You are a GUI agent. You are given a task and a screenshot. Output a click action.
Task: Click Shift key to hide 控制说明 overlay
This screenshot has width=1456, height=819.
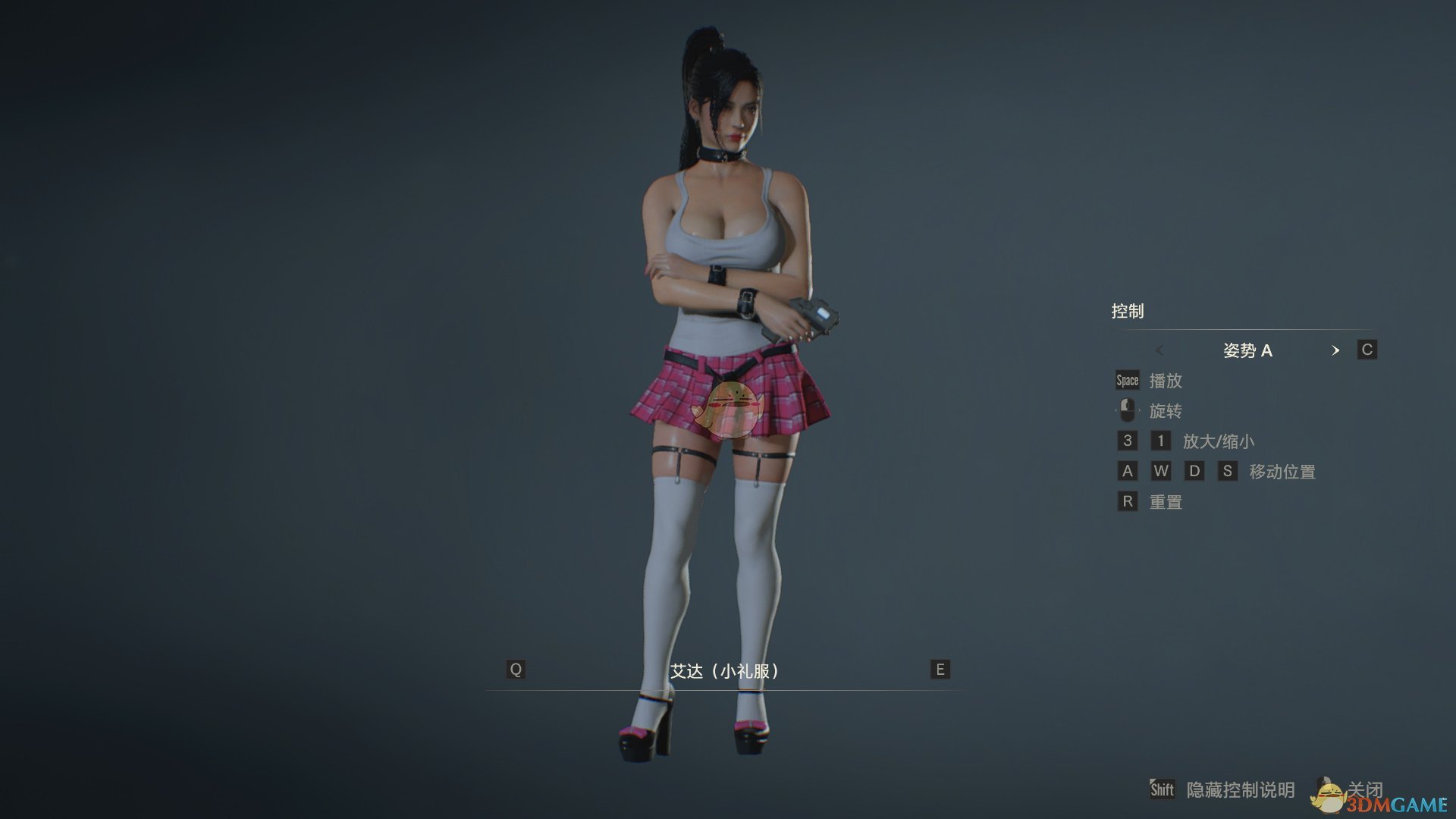tap(1163, 789)
